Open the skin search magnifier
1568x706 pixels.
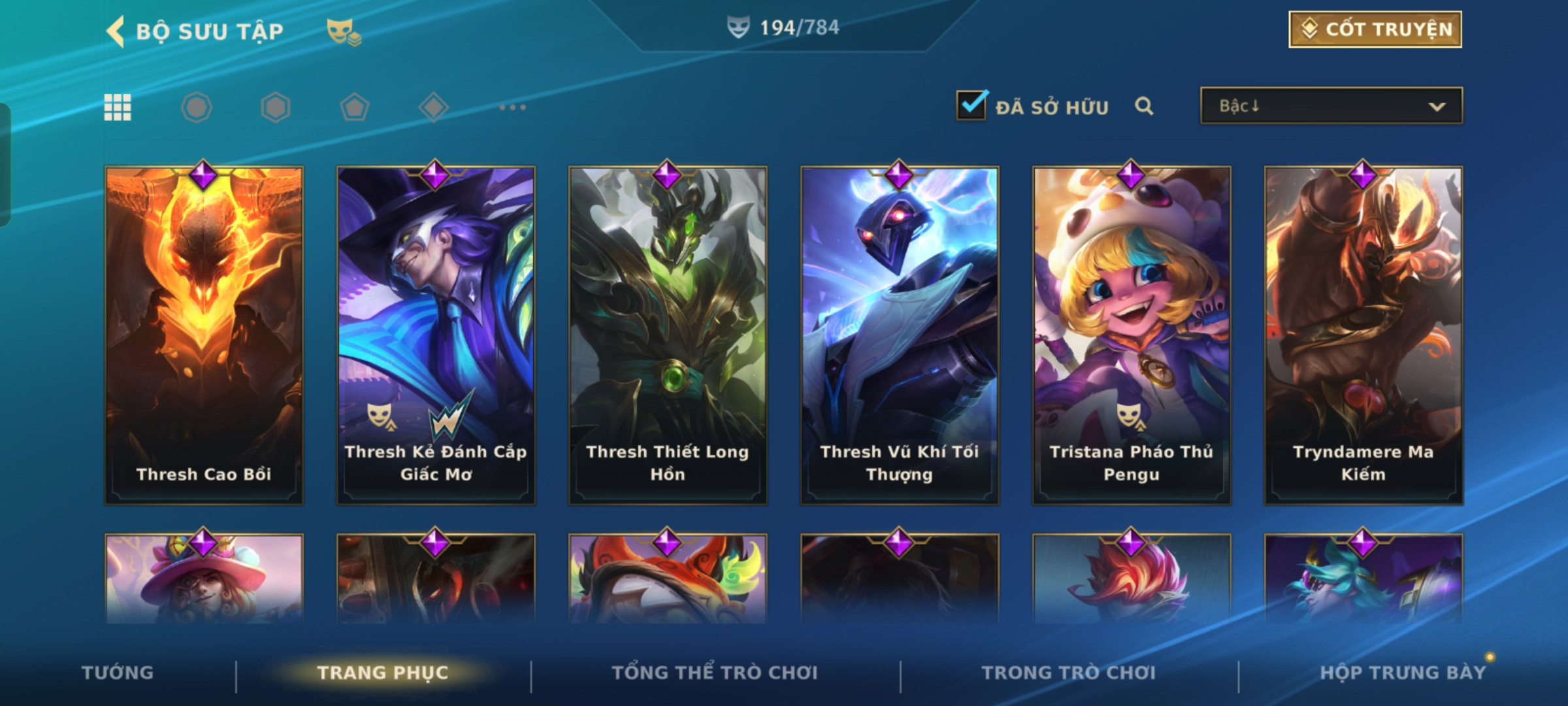coord(1143,106)
